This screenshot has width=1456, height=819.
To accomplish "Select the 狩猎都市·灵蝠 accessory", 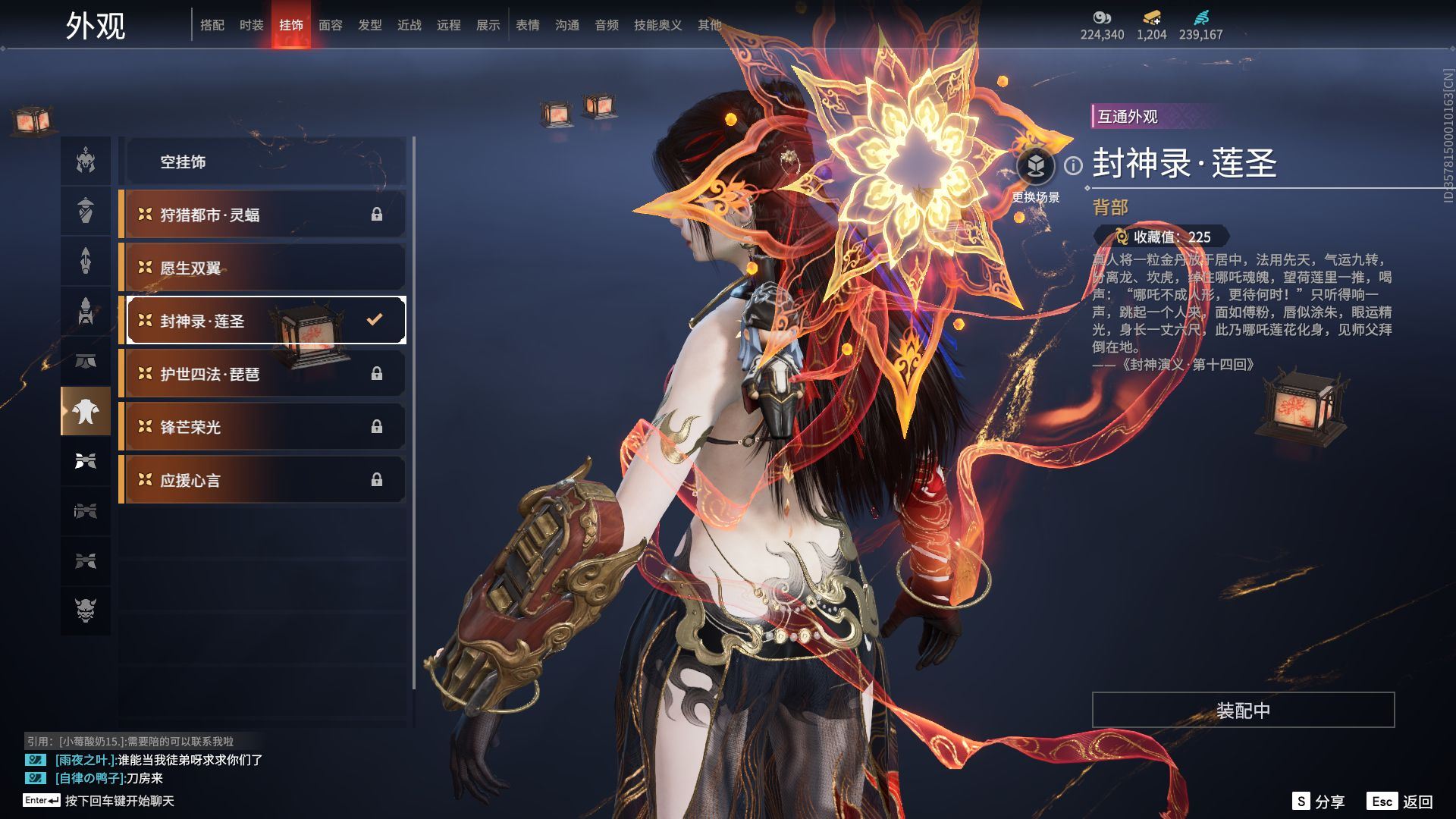I will 262,215.
